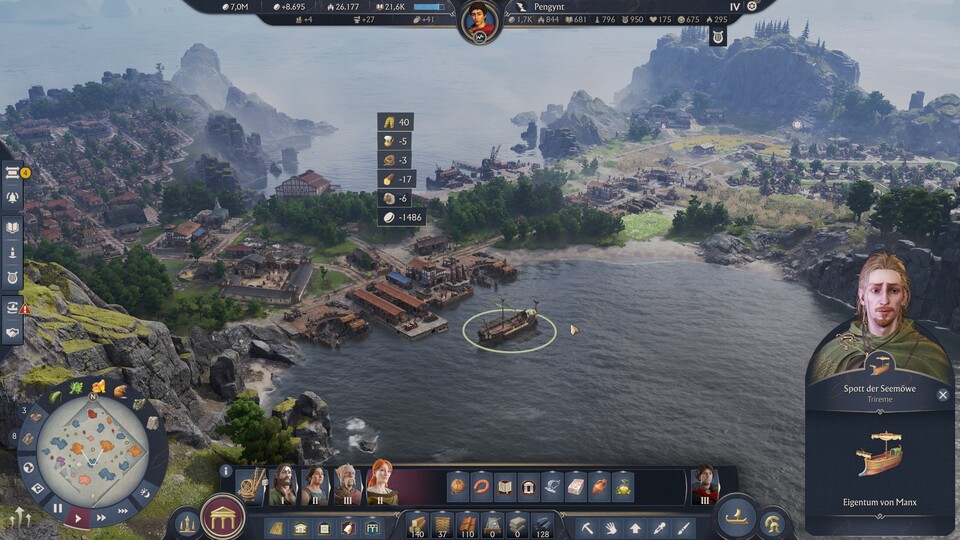Select the hand move tool
The image size is (960, 540).
coord(612,527)
